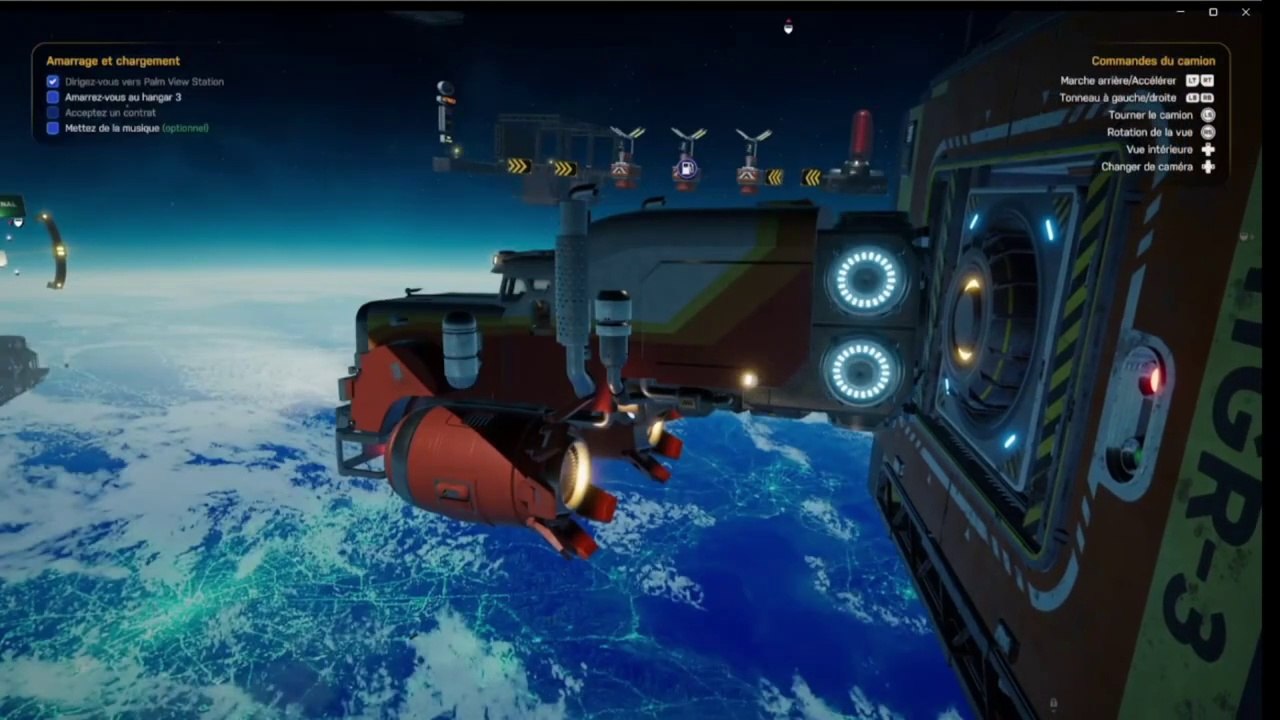Minimize the game window
The width and height of the screenshot is (1280, 720).
[1181, 12]
